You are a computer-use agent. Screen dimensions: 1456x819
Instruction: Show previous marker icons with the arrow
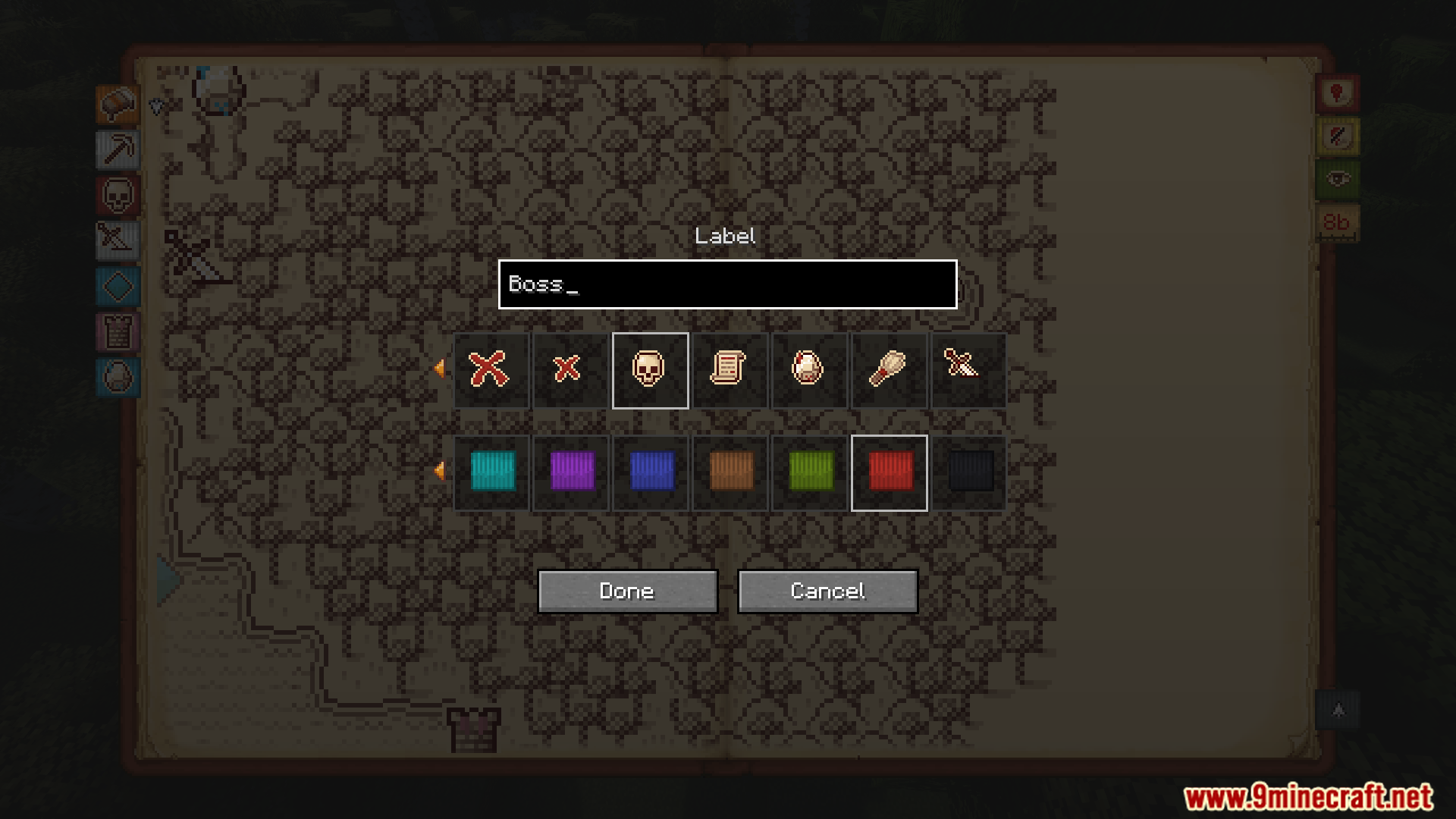pos(439,369)
